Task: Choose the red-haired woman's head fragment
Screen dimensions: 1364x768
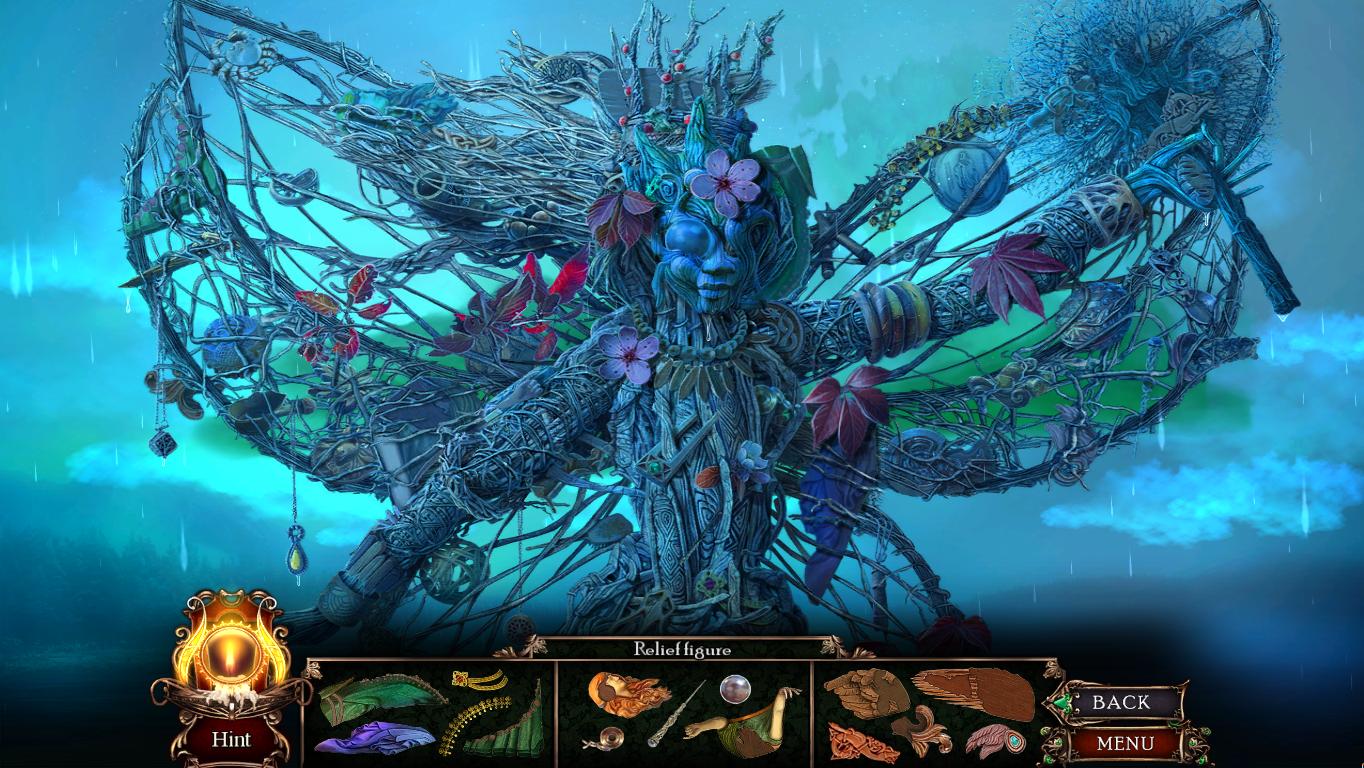Action: pos(627,694)
